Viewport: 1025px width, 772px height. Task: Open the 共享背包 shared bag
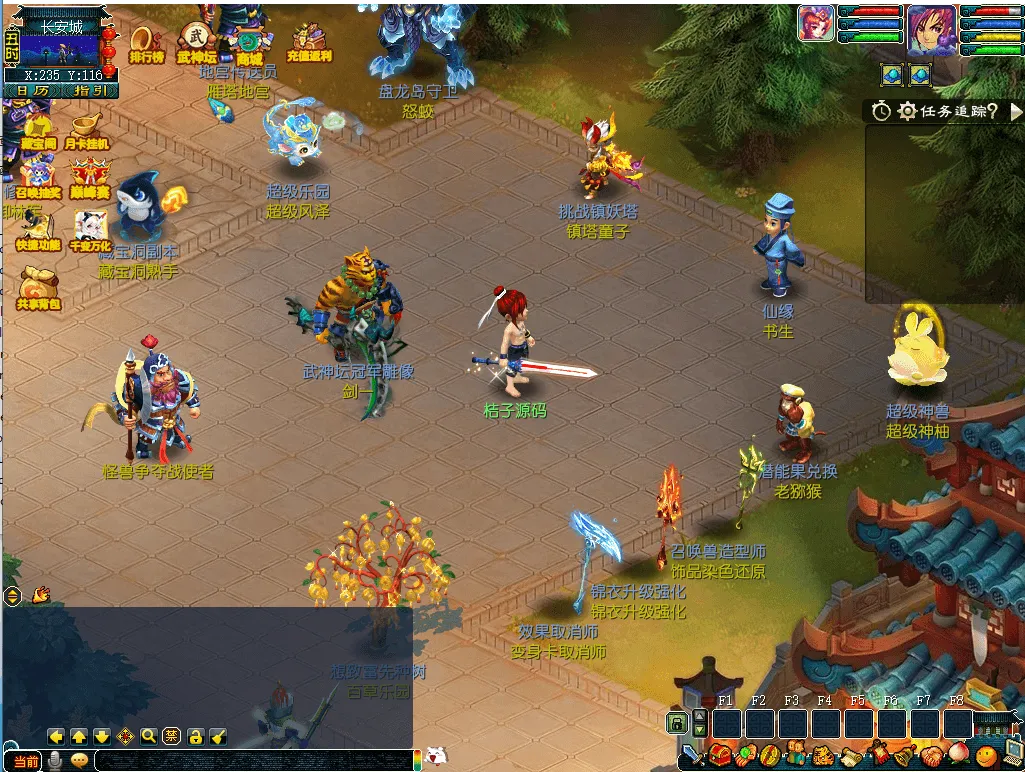38,287
